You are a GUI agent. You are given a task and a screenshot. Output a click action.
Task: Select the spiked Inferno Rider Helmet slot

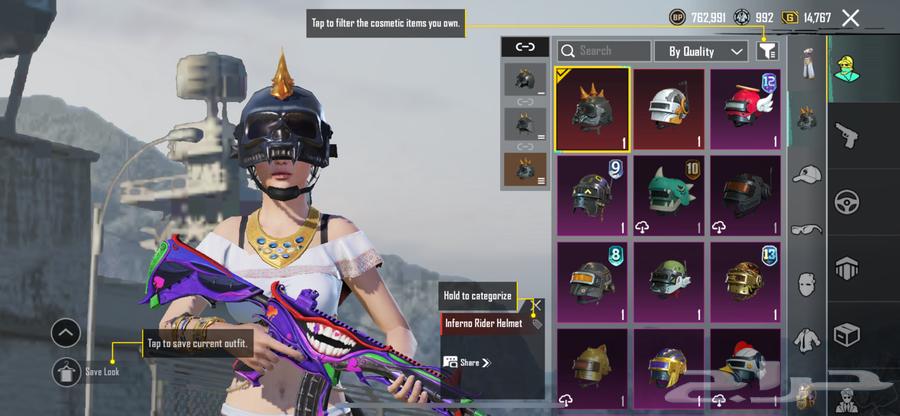click(592, 109)
